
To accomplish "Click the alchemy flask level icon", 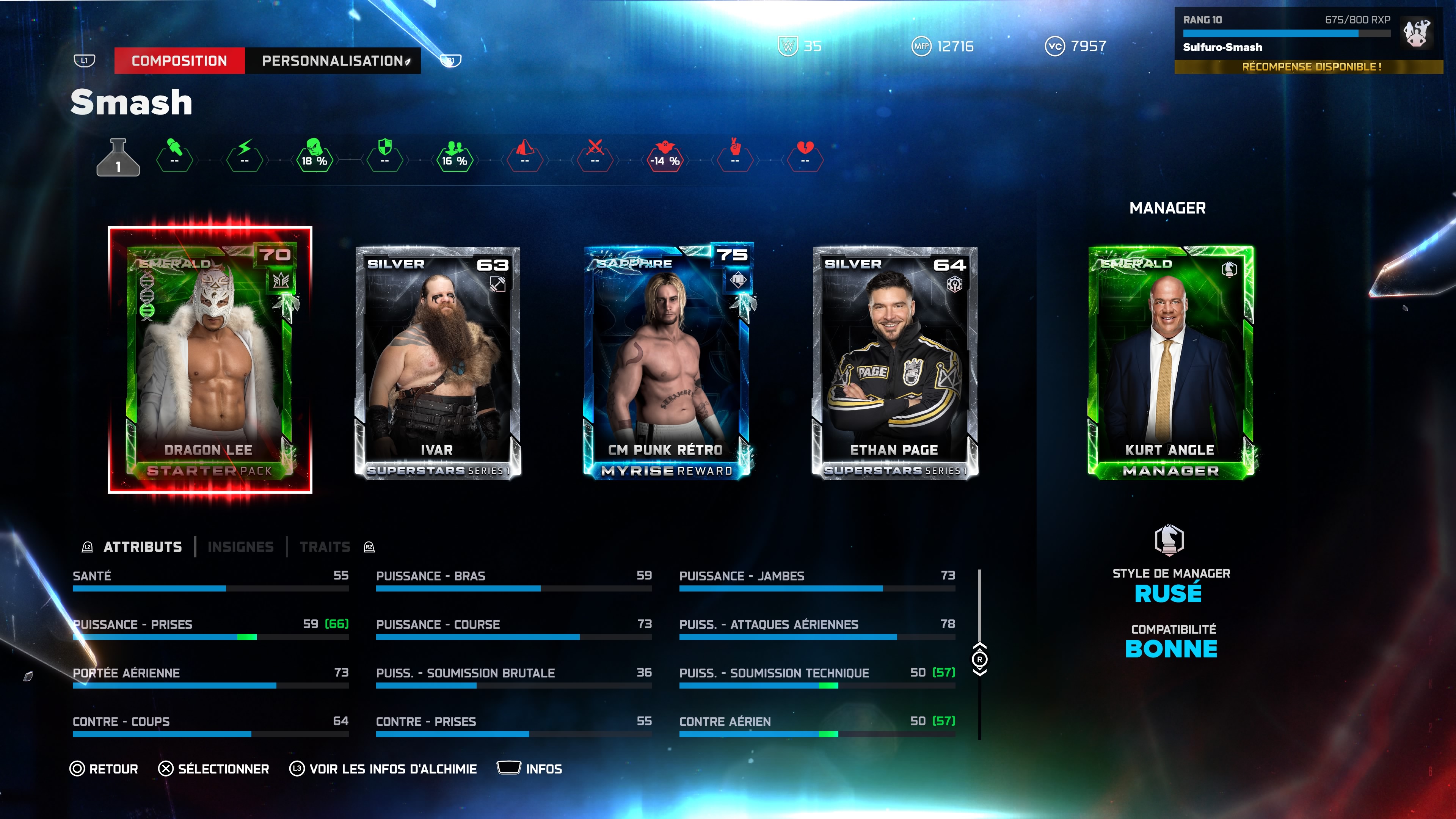I will (x=118, y=158).
